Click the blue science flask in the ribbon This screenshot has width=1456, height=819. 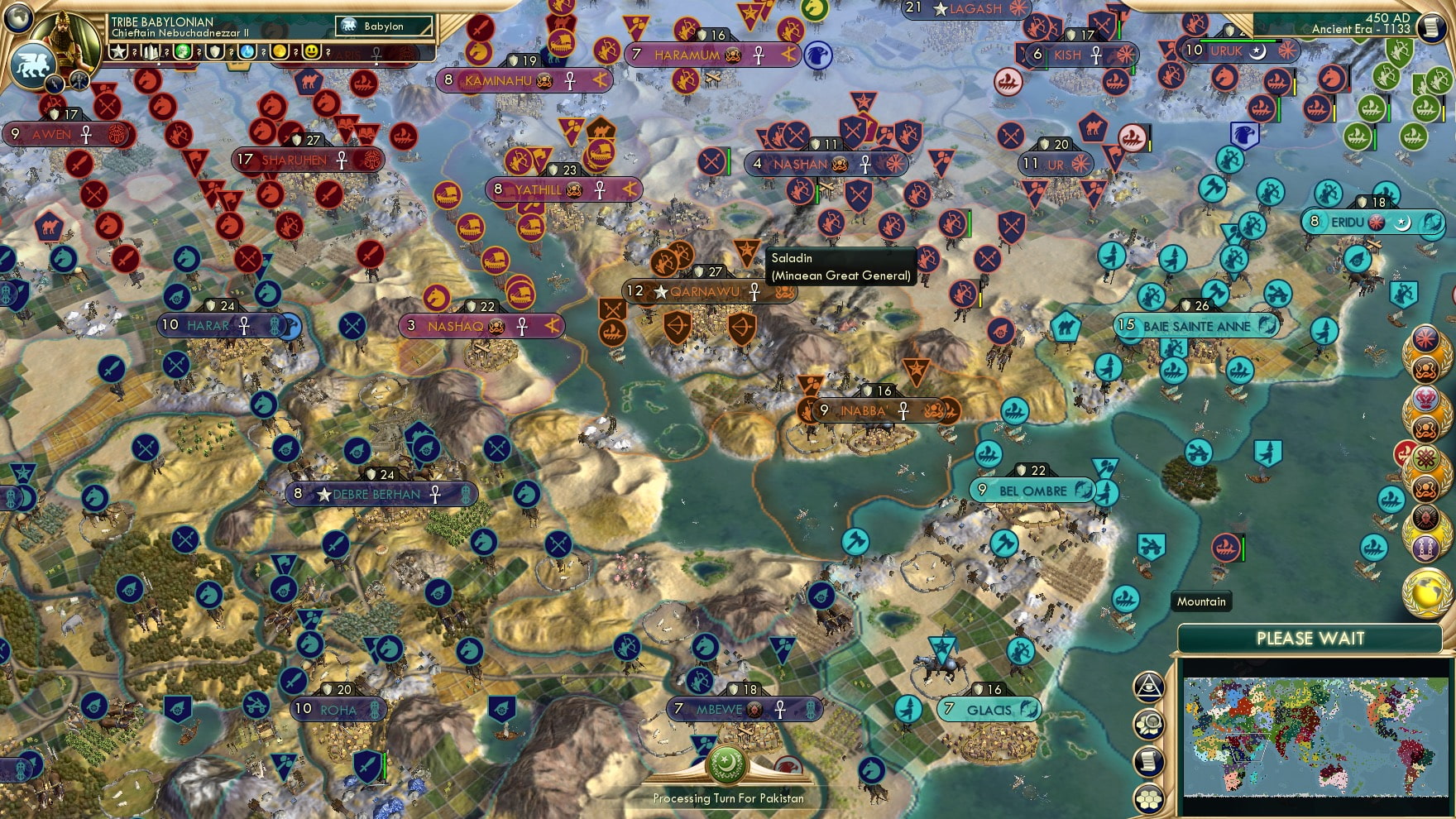coord(247,52)
